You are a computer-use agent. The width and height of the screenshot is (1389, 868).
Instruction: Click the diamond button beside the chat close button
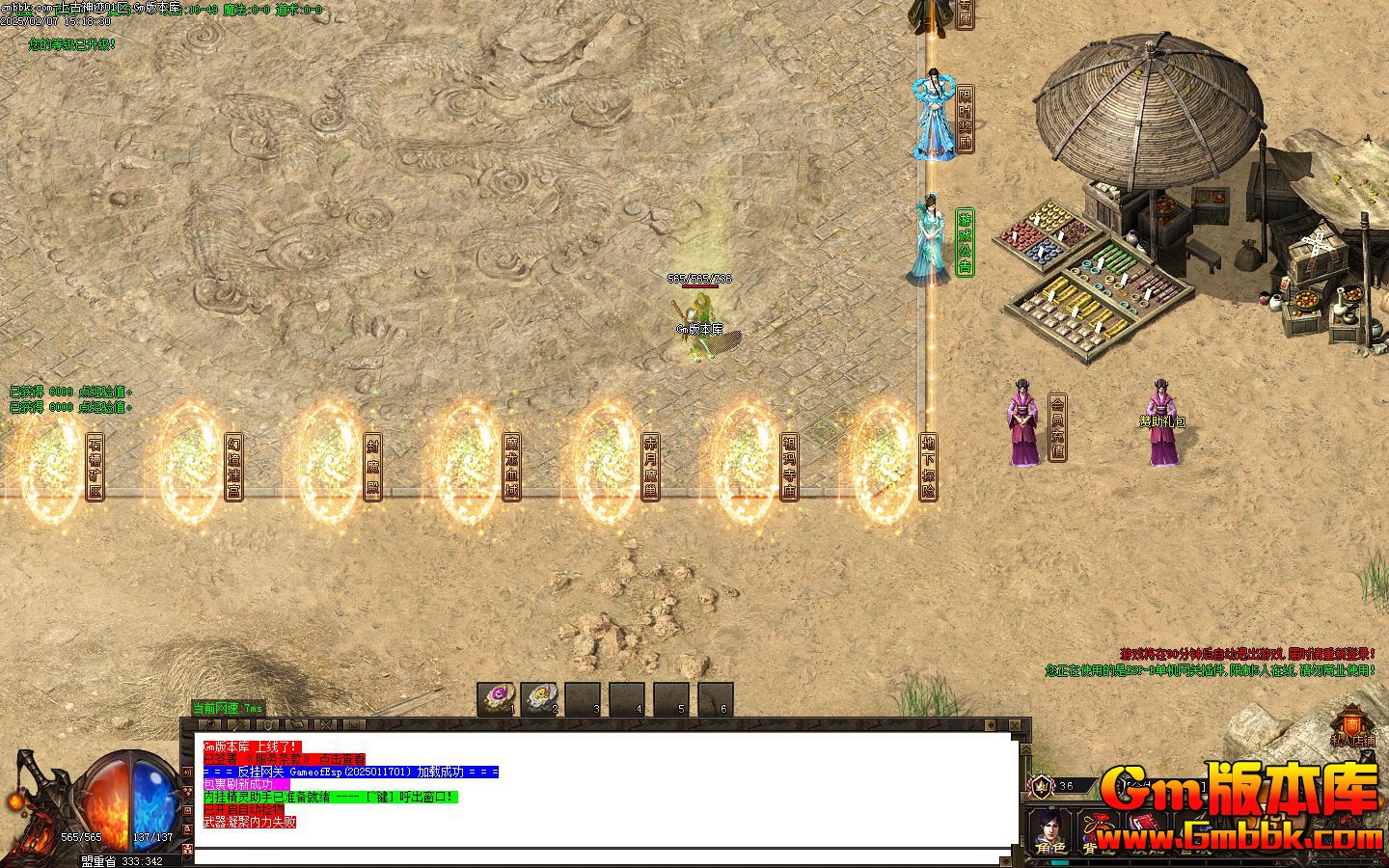(x=990, y=724)
